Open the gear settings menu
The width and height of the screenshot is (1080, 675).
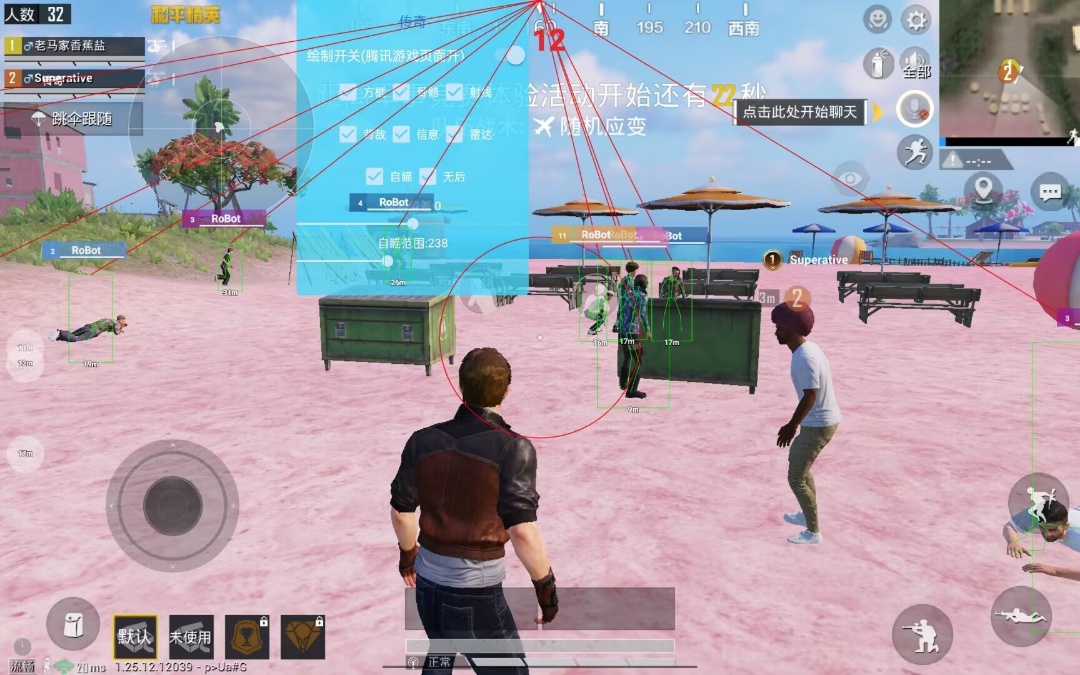pos(915,19)
